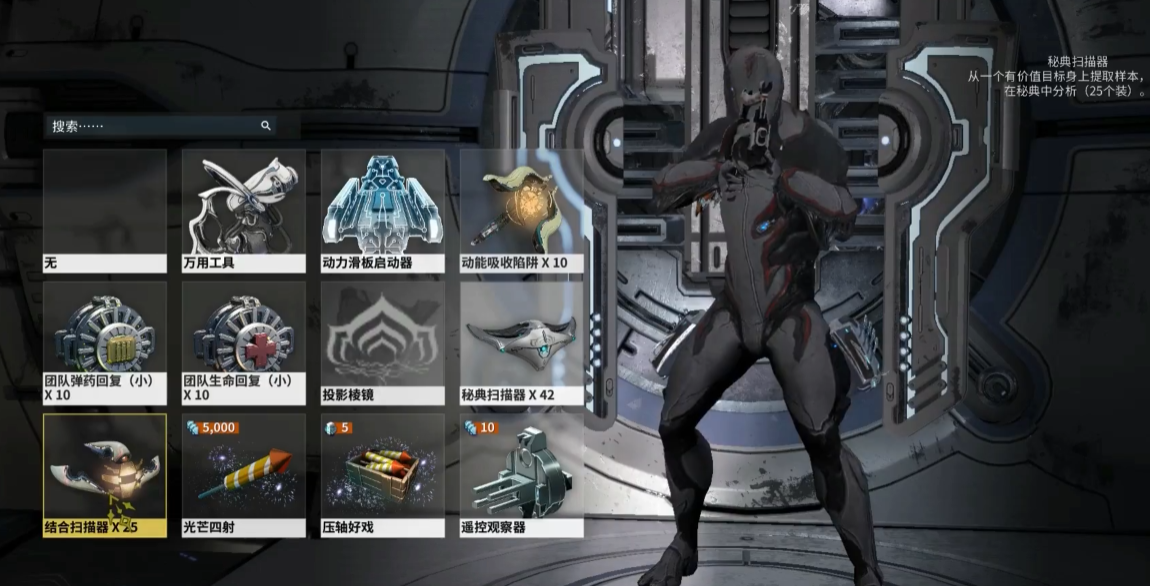The width and height of the screenshot is (1150, 586).
Task: Pick the 动能吸收陷阱 X 10 item
Action: pos(521,211)
